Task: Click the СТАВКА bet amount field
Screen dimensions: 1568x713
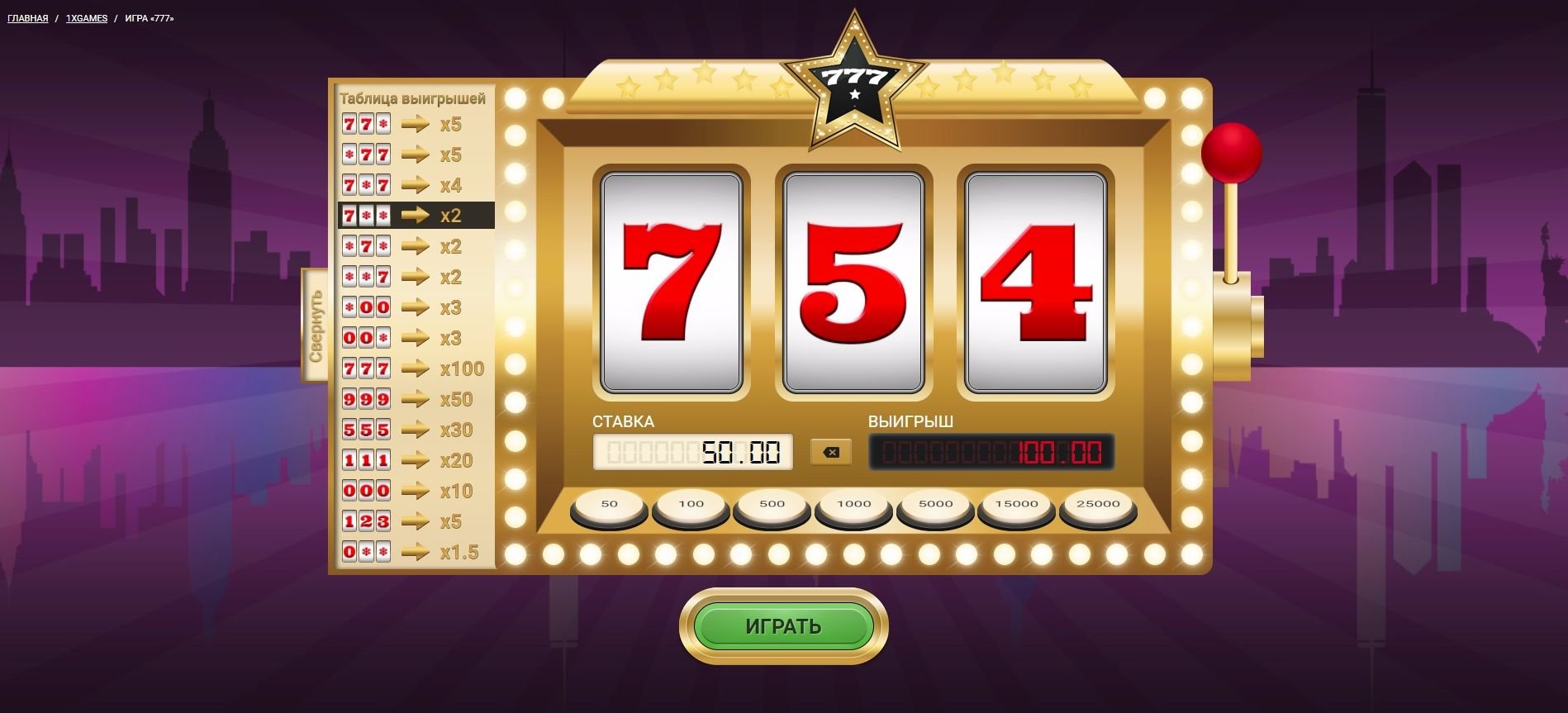Action: (x=692, y=452)
